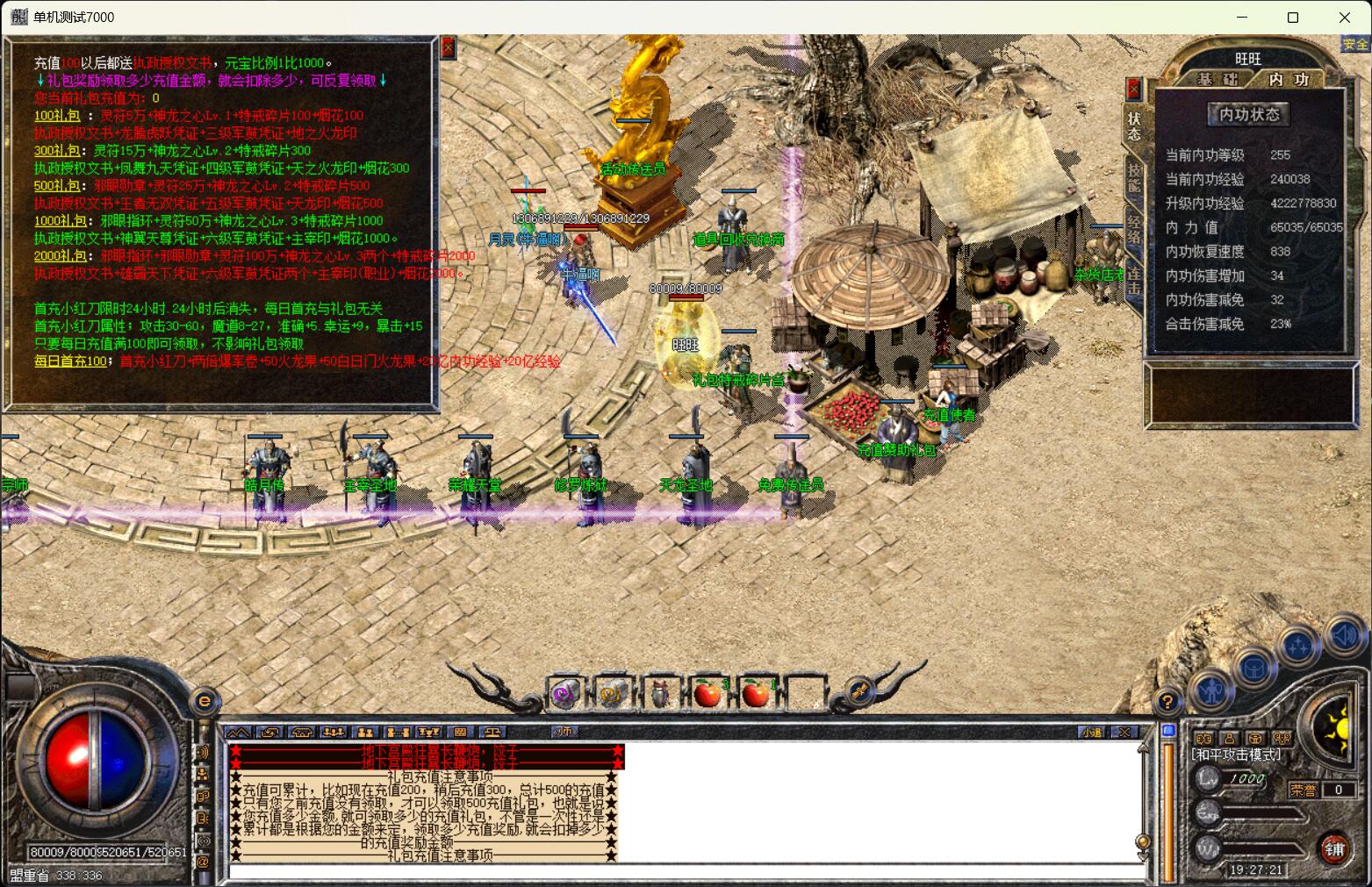This screenshot has height=887, width=1372.
Task: Use the red apple stack of 3
Action: pos(708,694)
